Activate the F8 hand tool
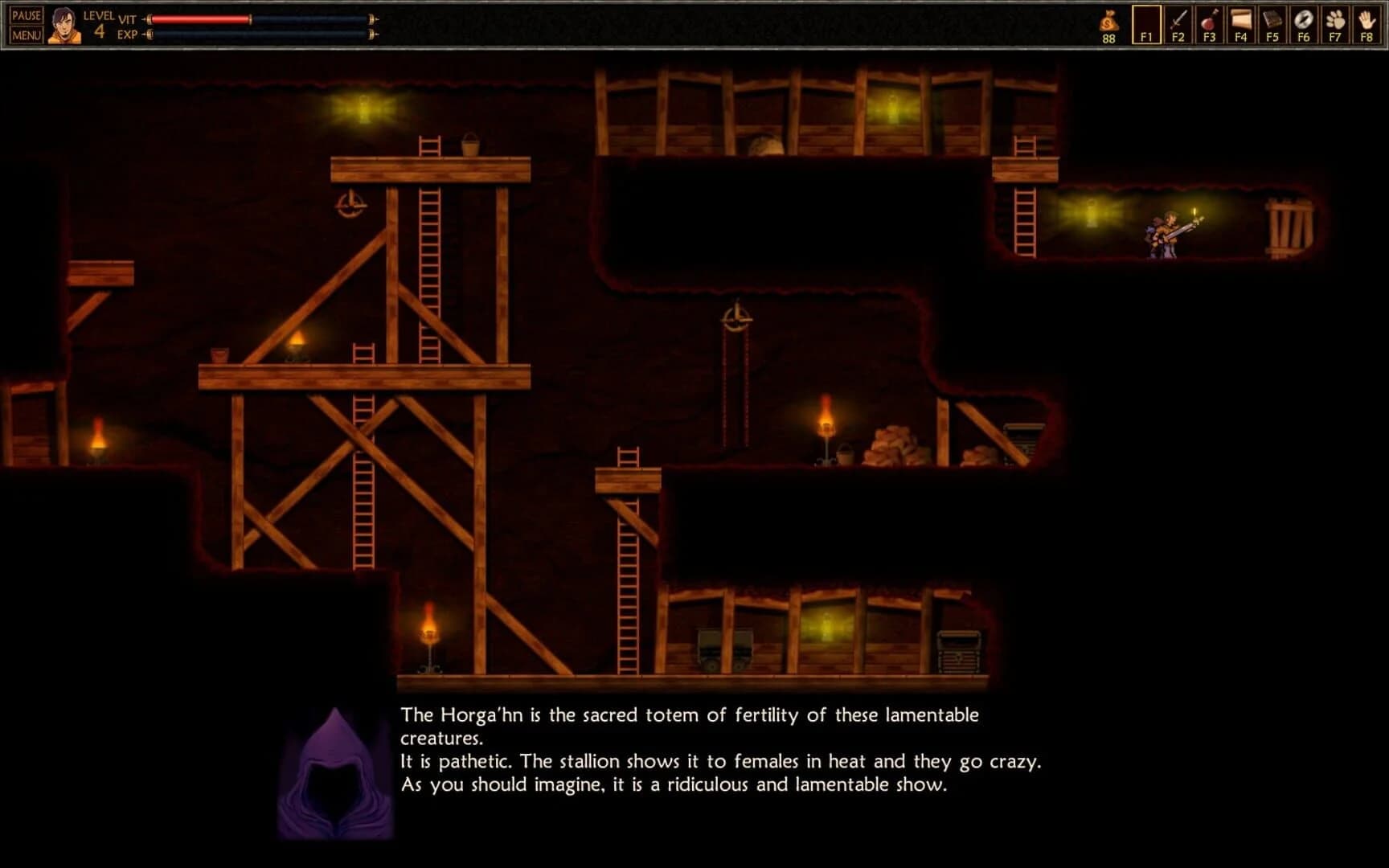 1365,24
